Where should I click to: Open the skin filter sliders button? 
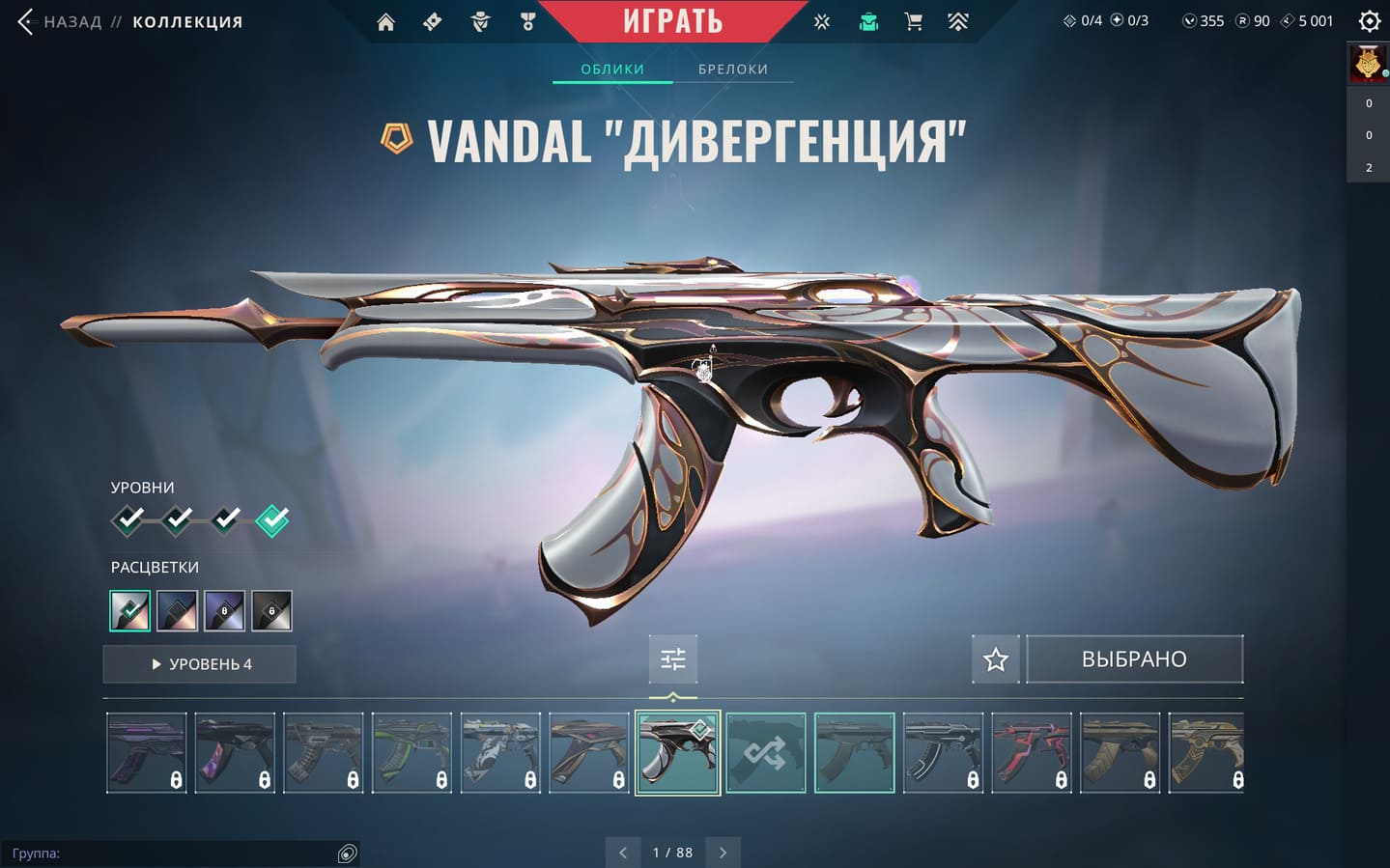coord(673,659)
